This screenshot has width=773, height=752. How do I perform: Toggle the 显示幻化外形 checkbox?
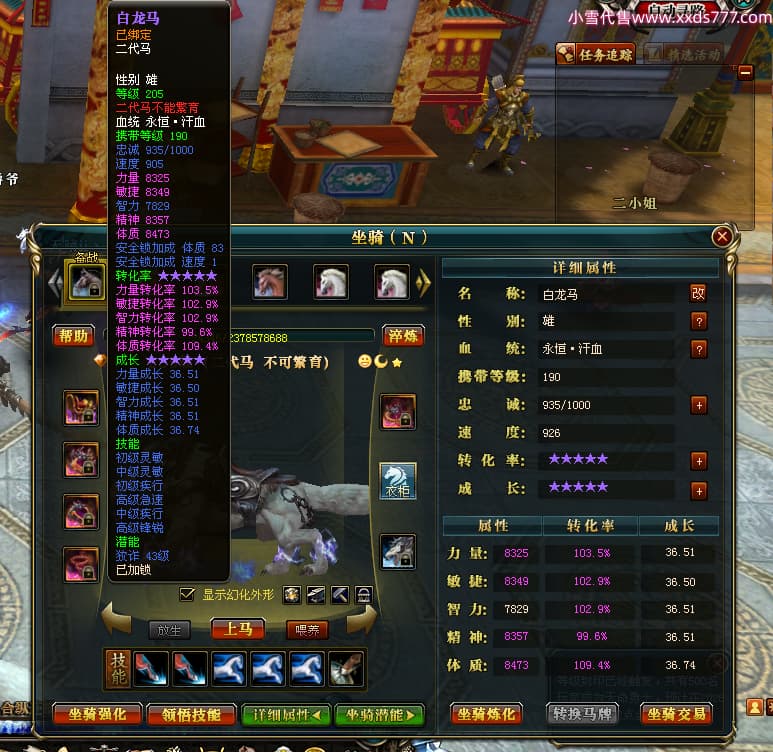[x=186, y=594]
